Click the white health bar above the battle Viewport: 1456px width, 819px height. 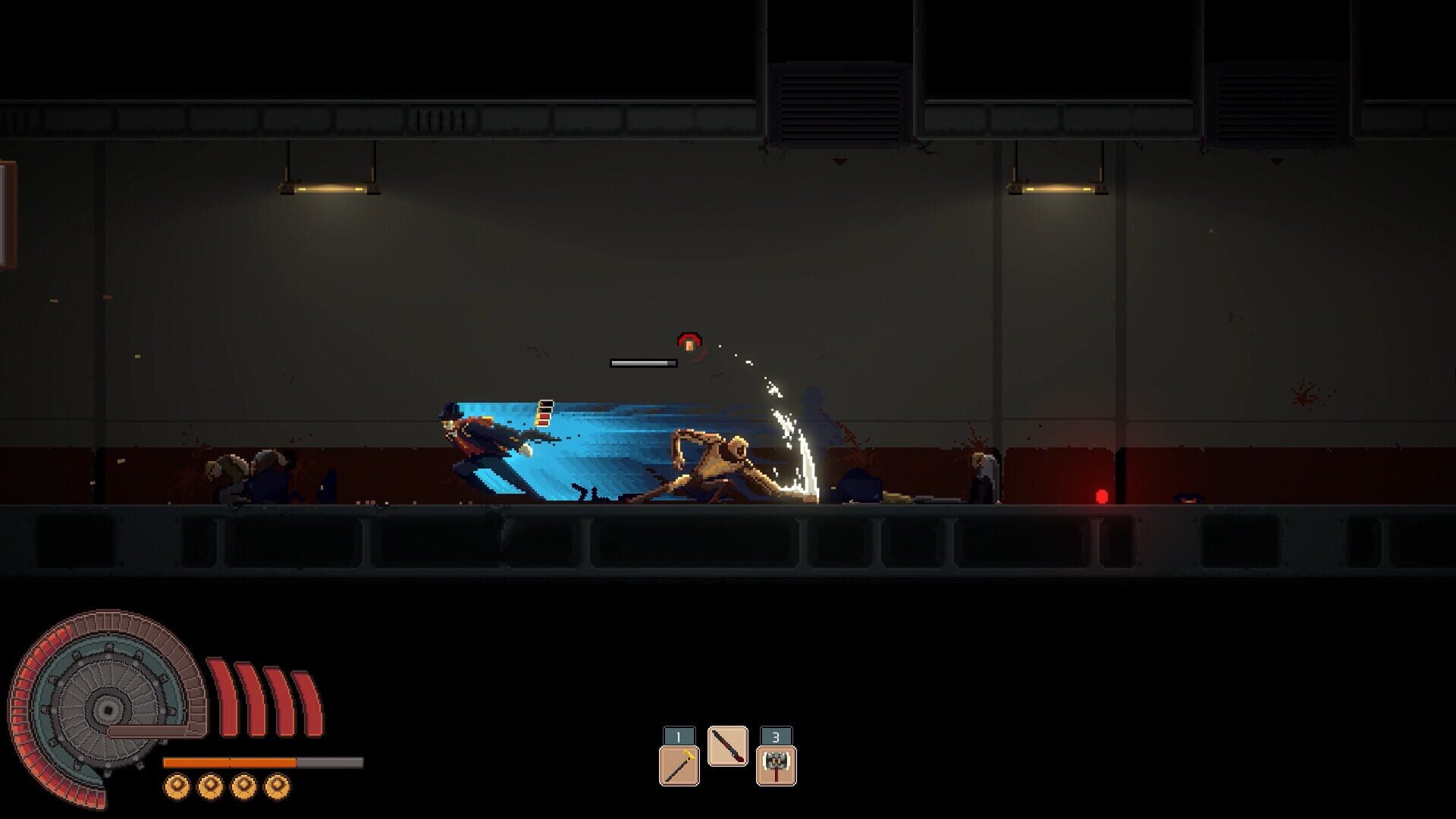(643, 363)
